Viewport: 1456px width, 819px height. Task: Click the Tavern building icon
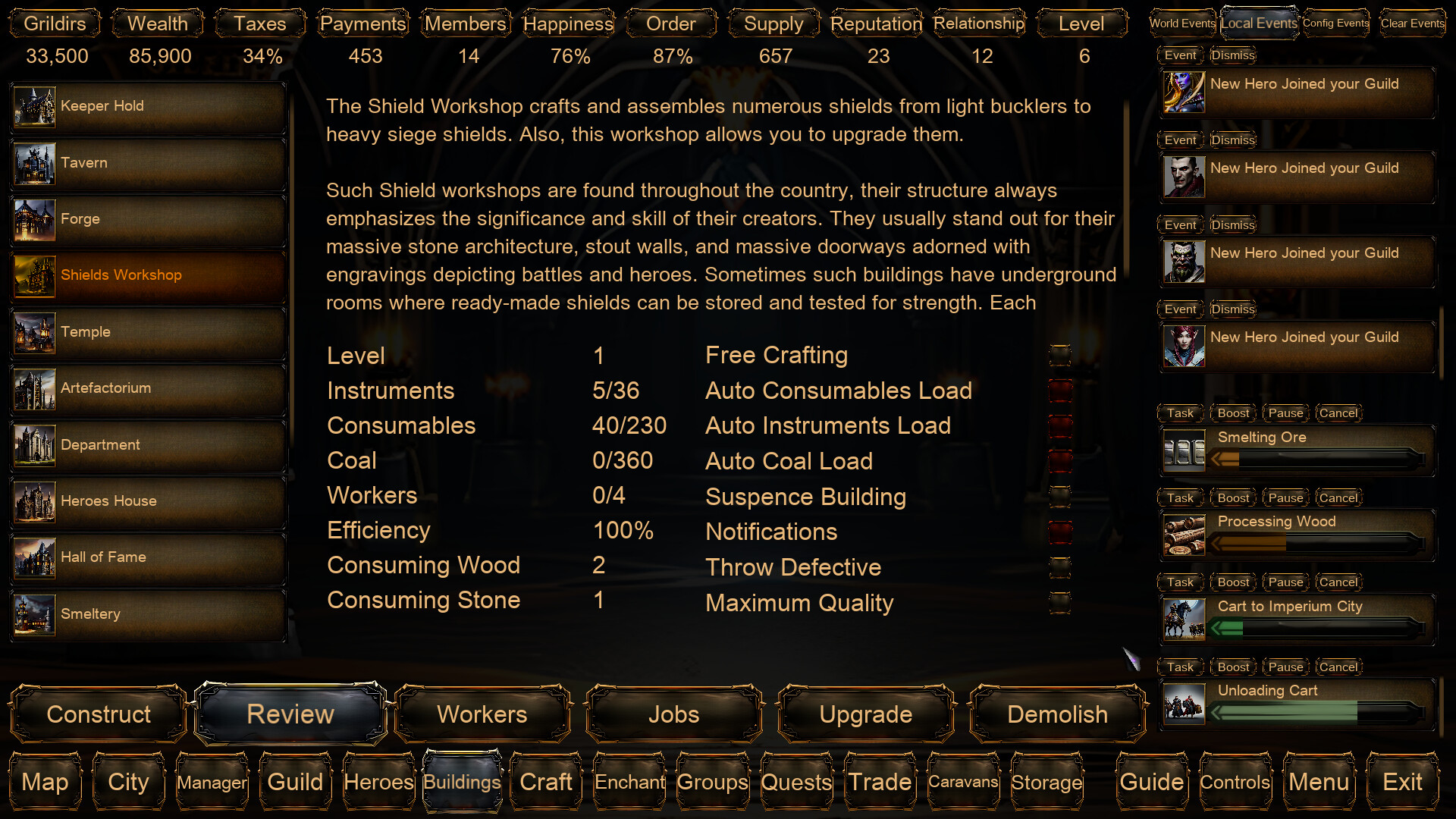(33, 164)
